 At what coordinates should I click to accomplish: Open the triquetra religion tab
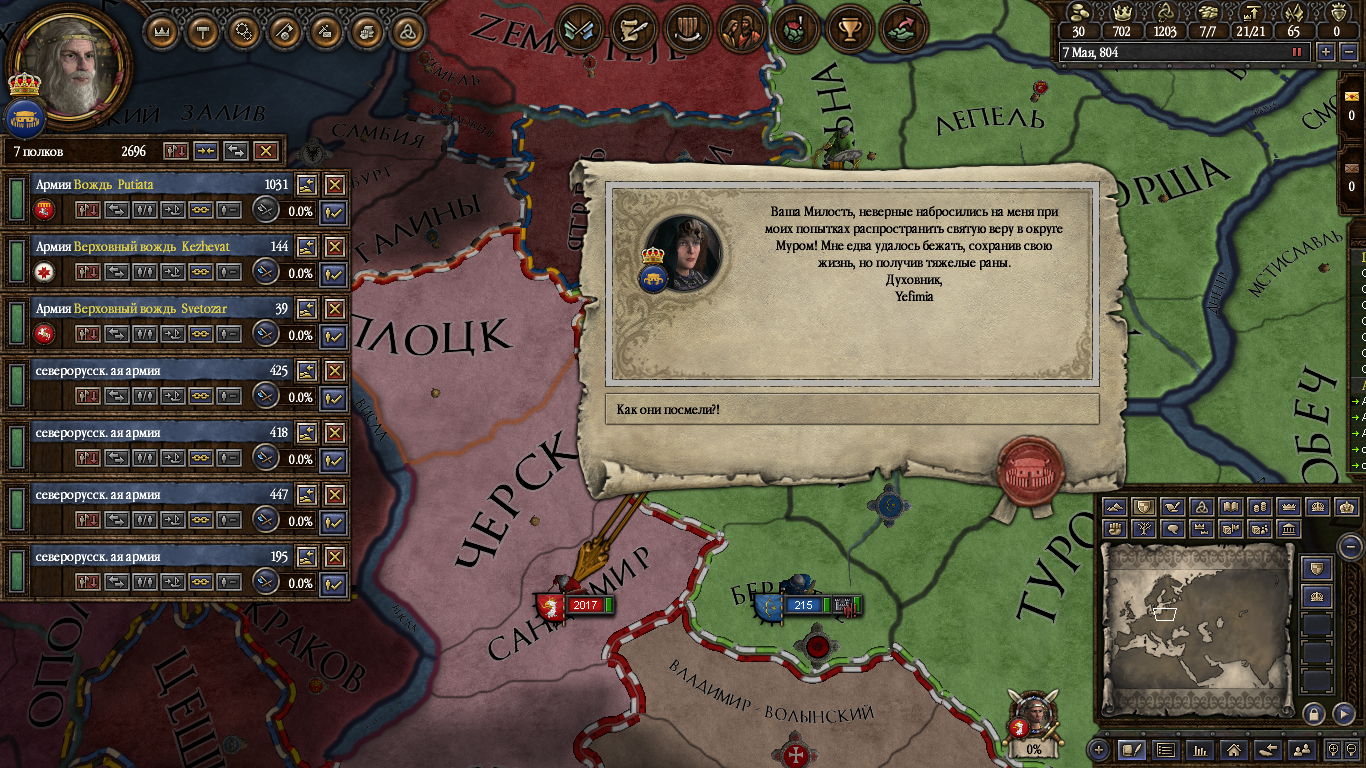405,30
